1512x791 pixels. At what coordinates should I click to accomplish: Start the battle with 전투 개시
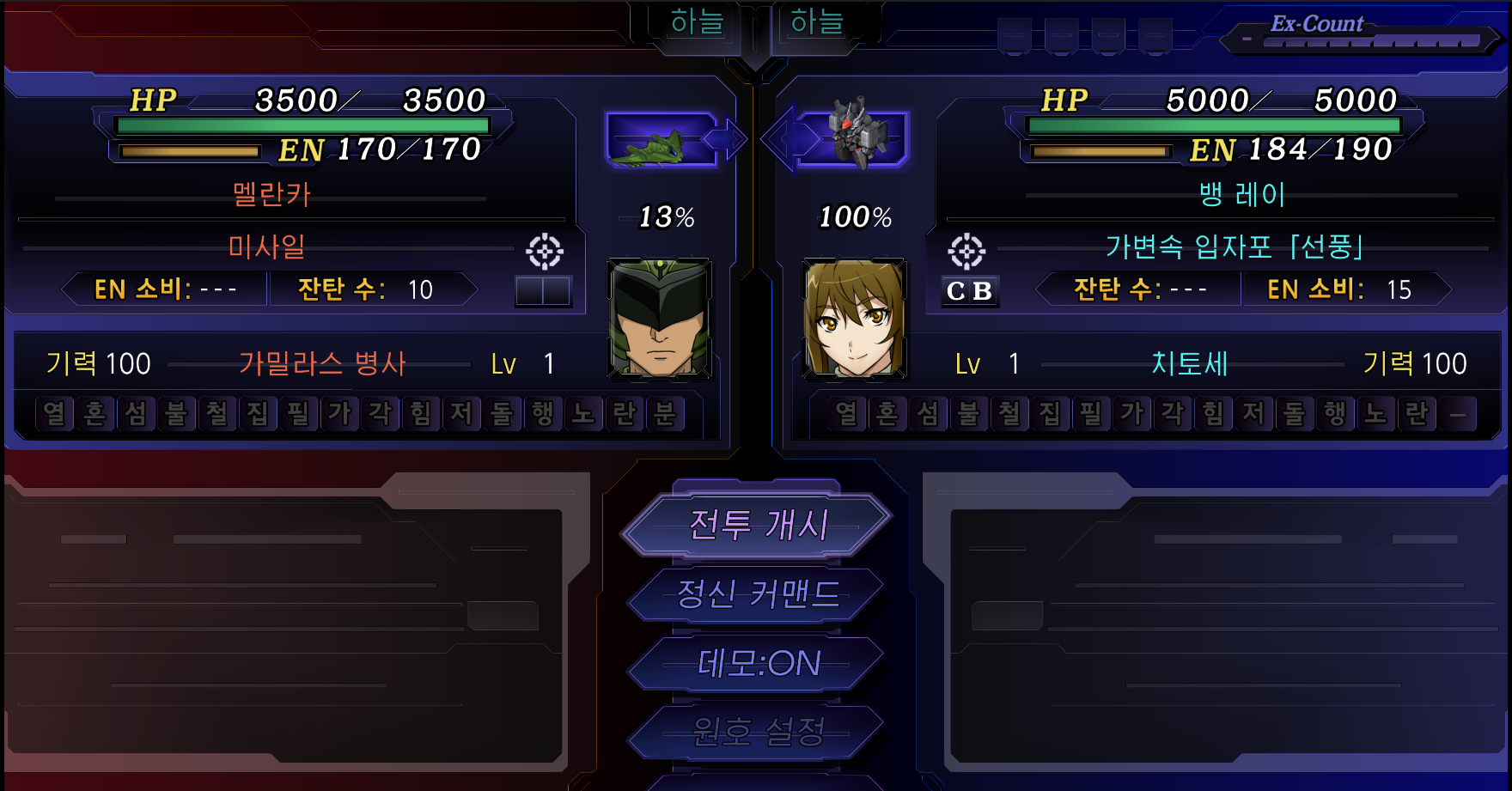tap(758, 524)
